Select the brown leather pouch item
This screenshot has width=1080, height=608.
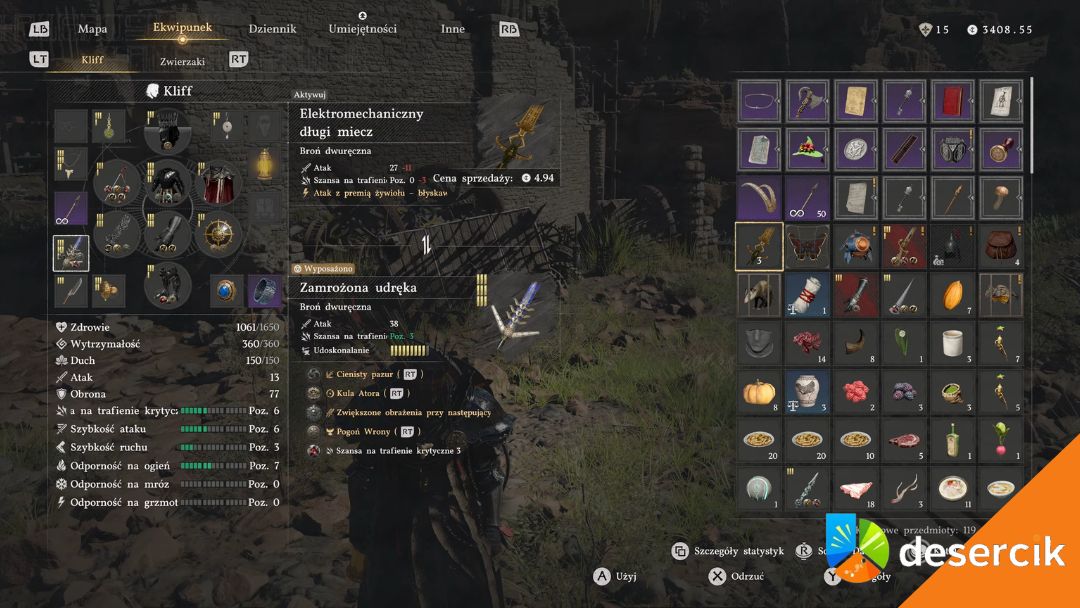point(1000,246)
